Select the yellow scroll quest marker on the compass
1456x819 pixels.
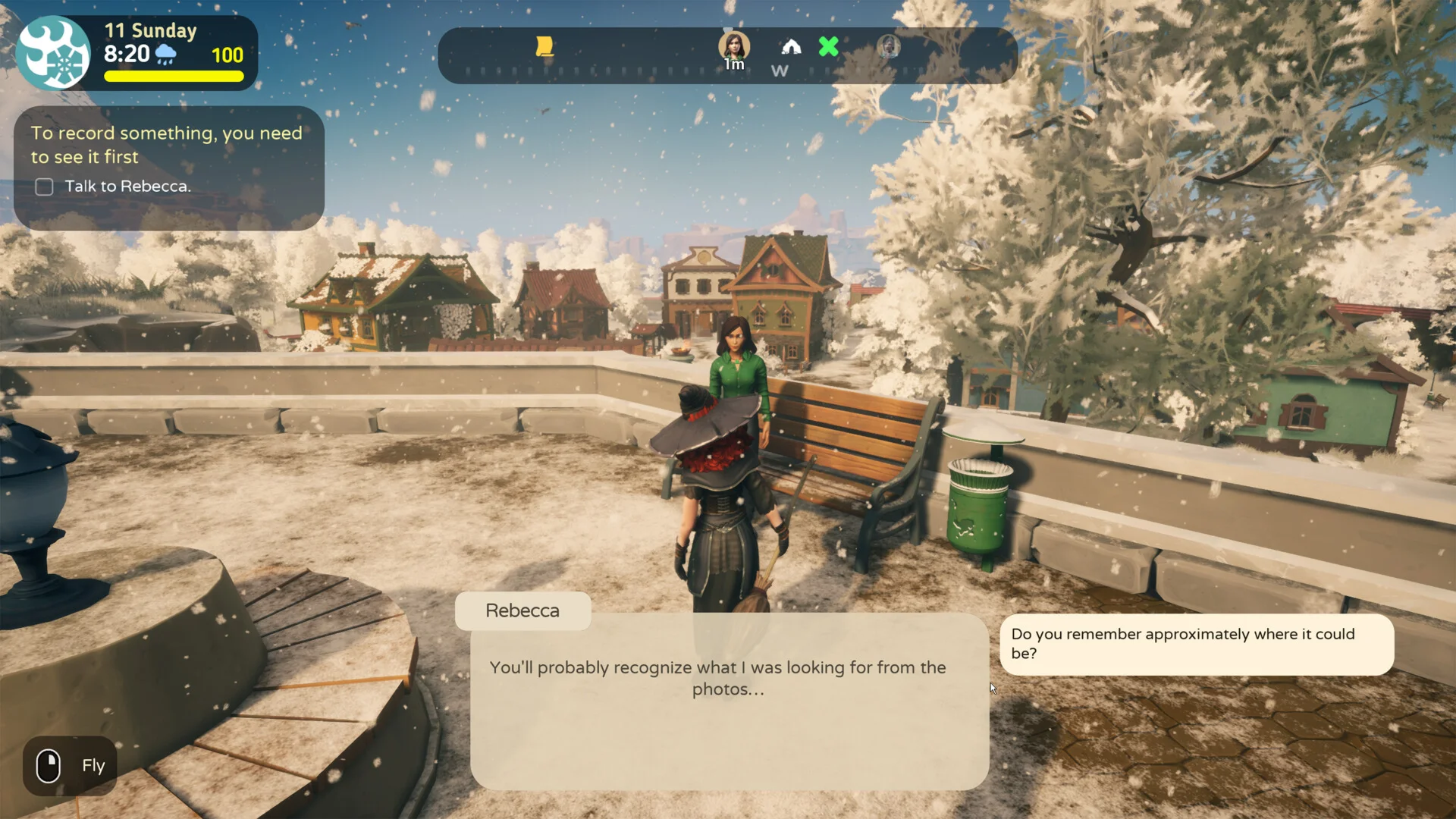(x=544, y=47)
